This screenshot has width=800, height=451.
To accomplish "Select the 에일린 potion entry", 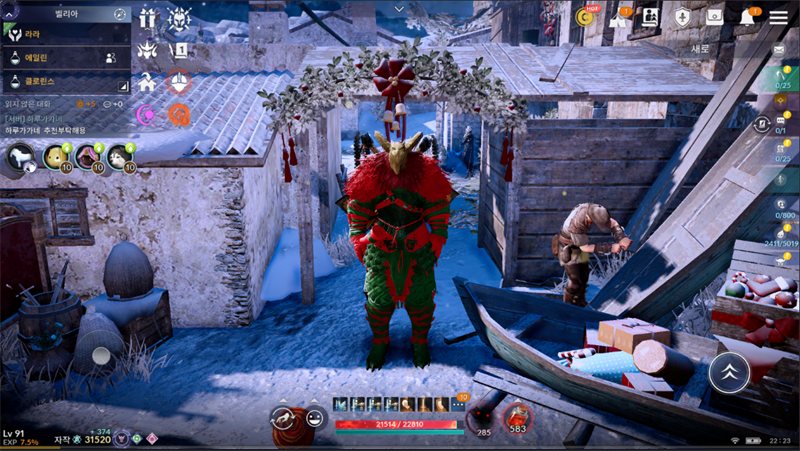I will [x=60, y=58].
